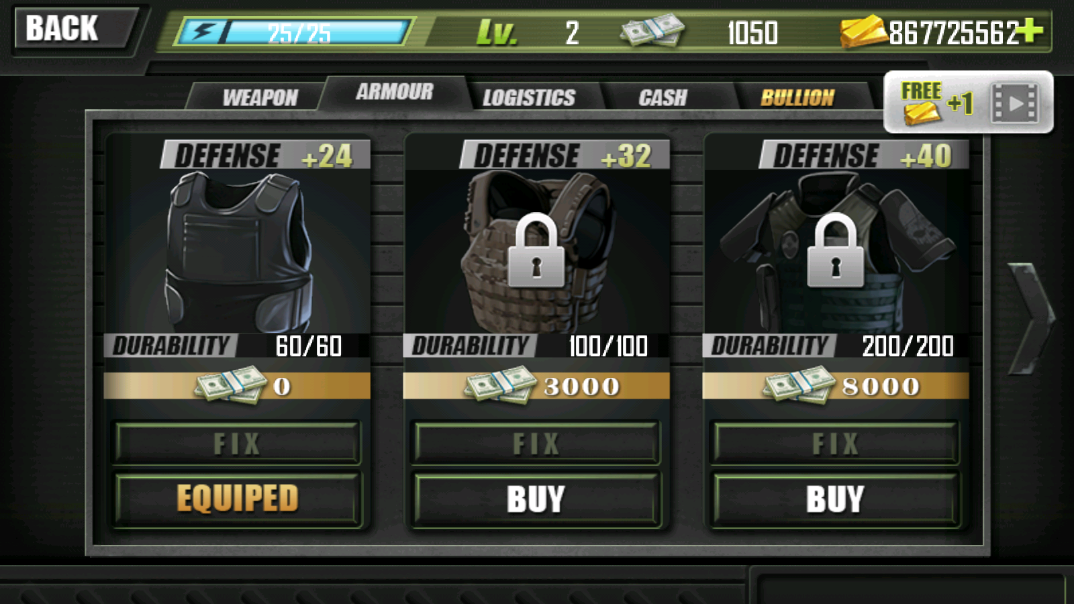Image resolution: width=1074 pixels, height=604 pixels.
Task: Select the locked Defense +40 shoulder armour
Action: (835, 250)
